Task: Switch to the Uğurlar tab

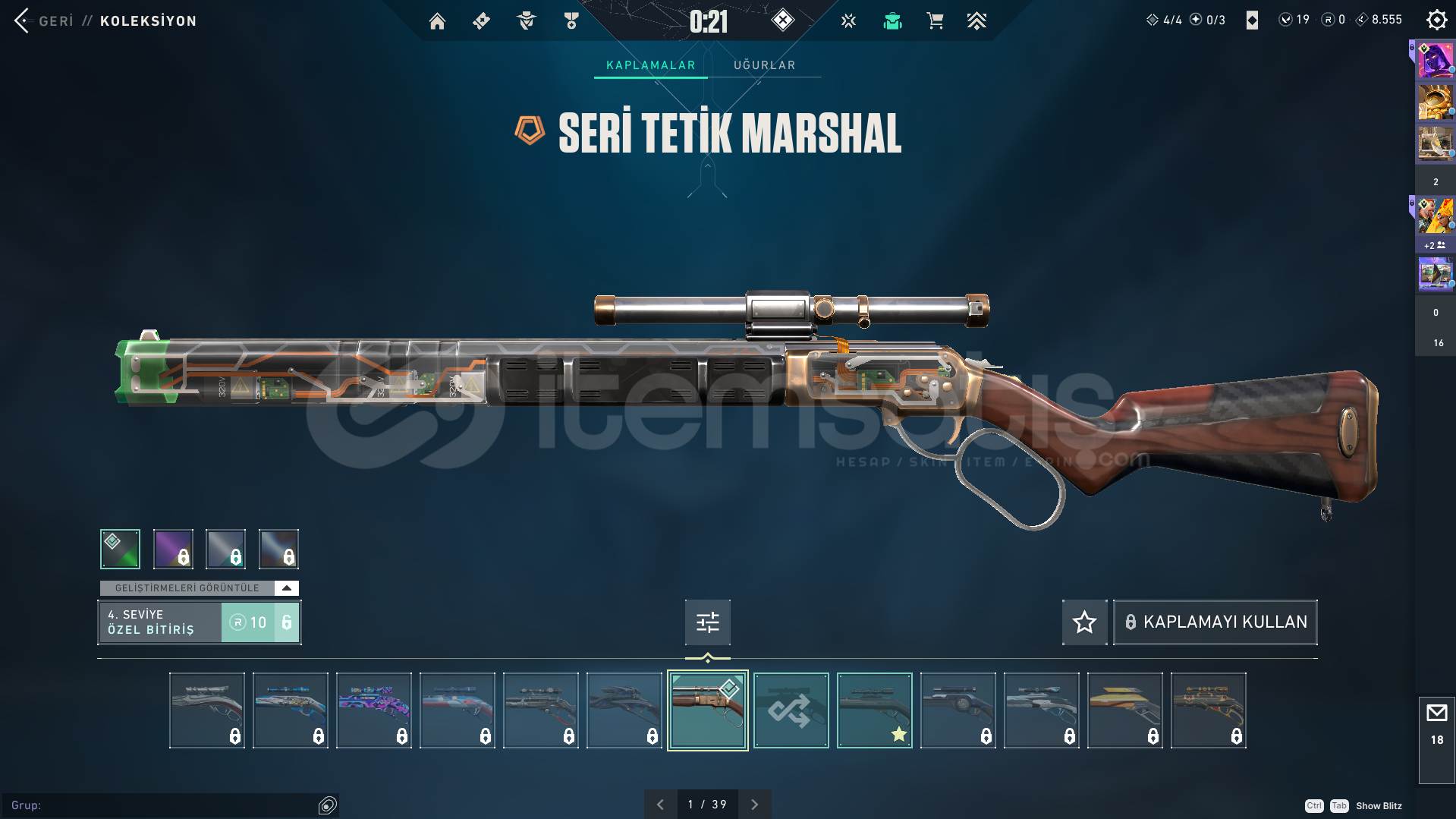Action: click(764, 65)
